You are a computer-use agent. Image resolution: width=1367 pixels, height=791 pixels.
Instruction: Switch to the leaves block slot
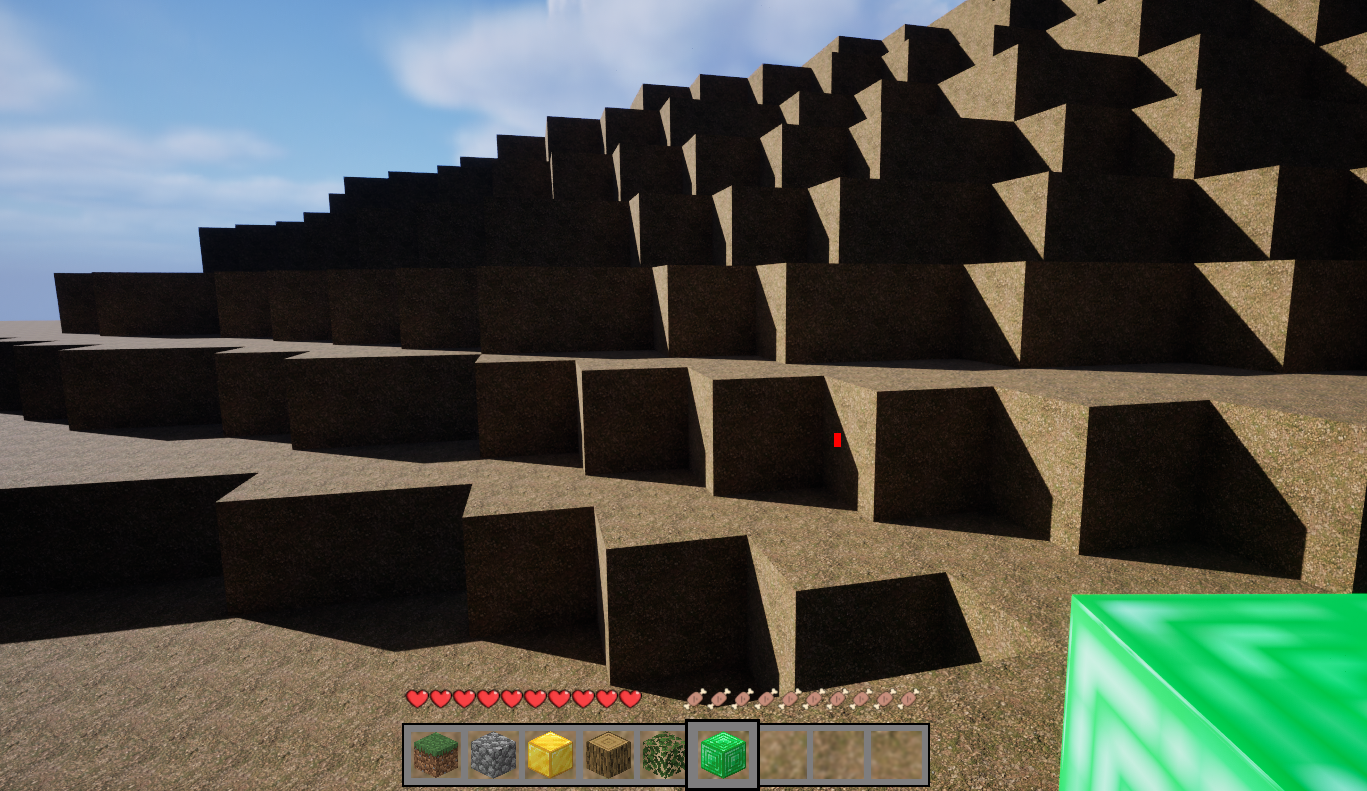(663, 755)
